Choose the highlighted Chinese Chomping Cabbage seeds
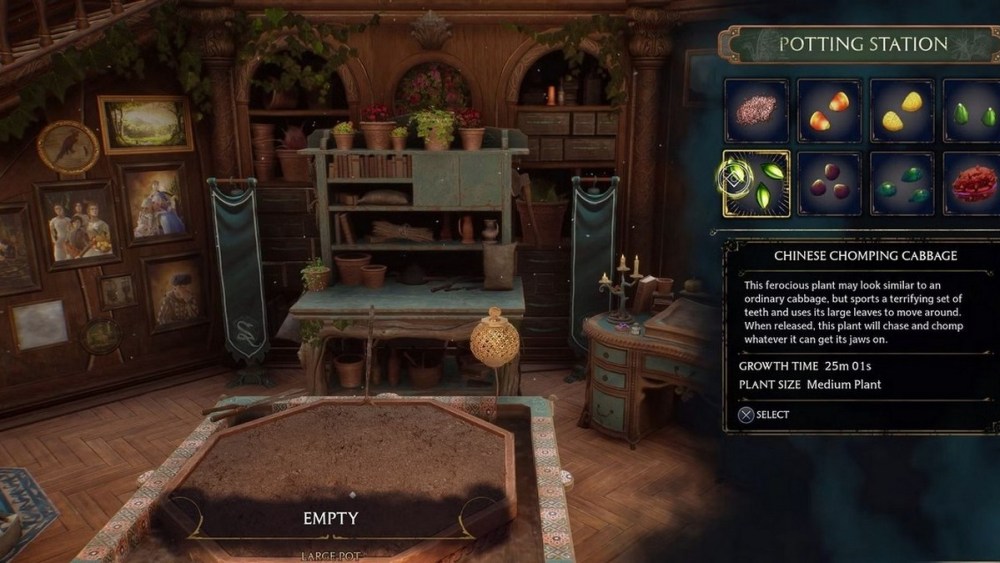Screen dimensions: 1000x563 point(757,183)
